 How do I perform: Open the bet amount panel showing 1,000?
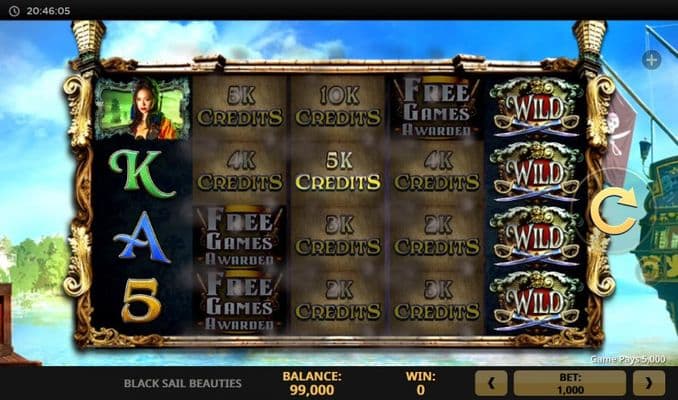point(569,382)
